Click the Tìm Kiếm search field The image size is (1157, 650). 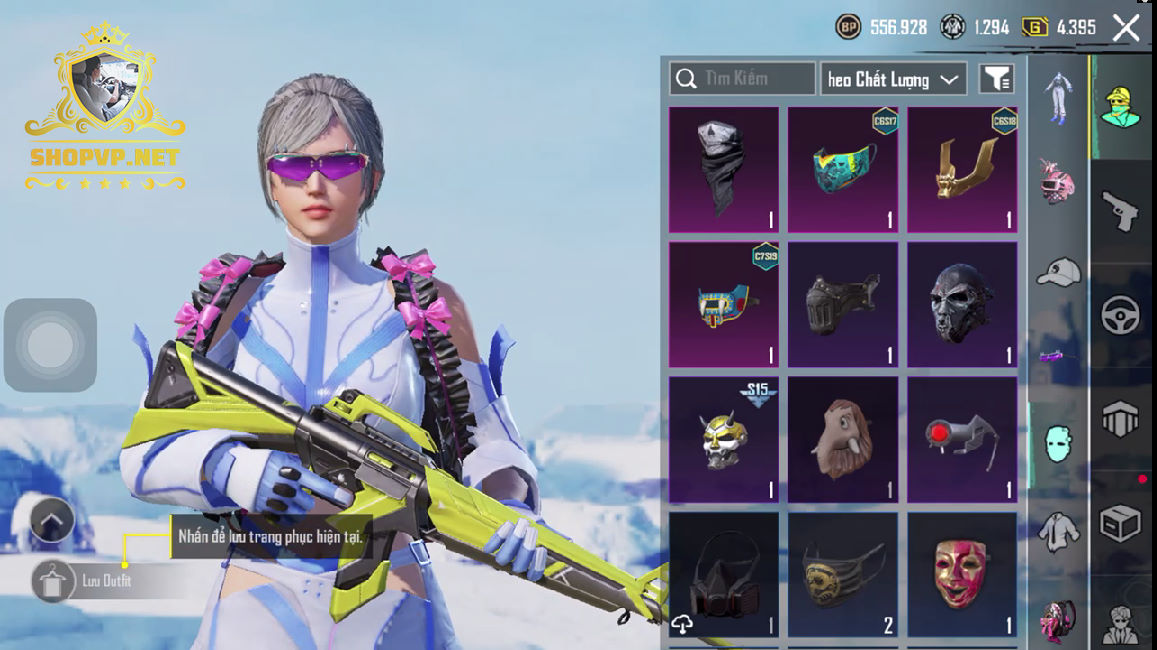pos(742,79)
